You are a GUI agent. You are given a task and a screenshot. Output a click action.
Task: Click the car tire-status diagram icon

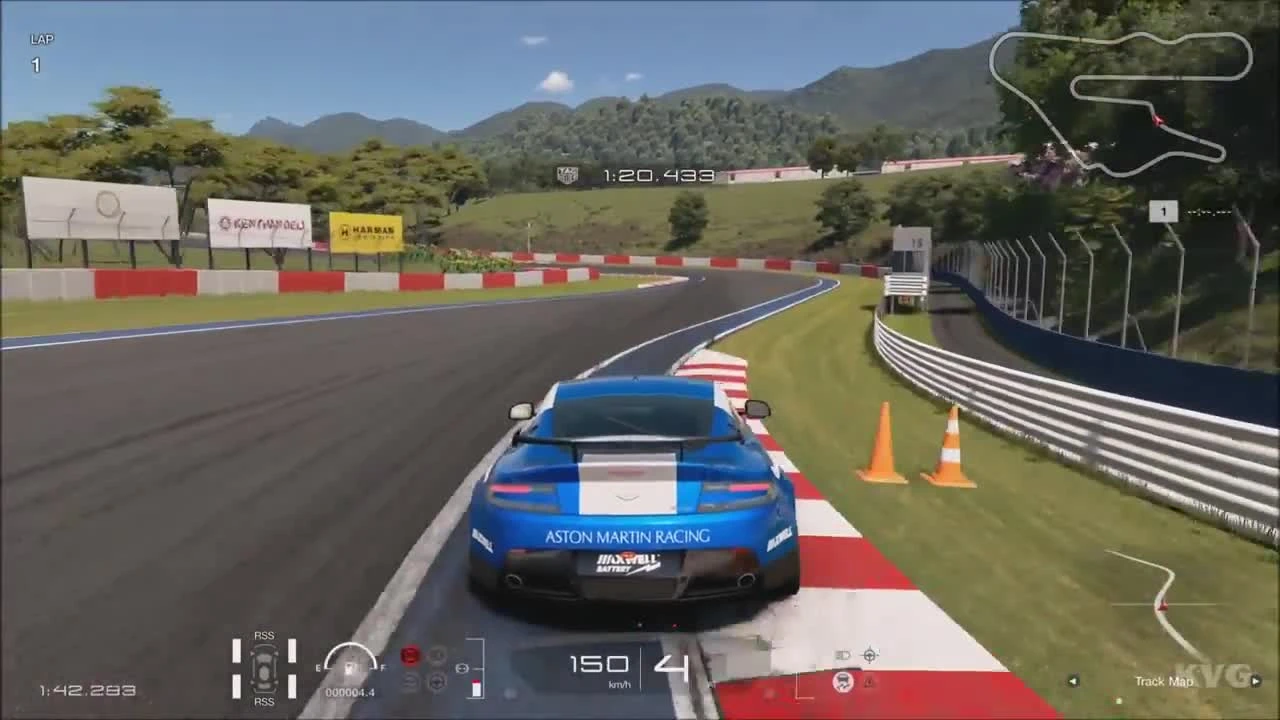pyautogui.click(x=263, y=668)
